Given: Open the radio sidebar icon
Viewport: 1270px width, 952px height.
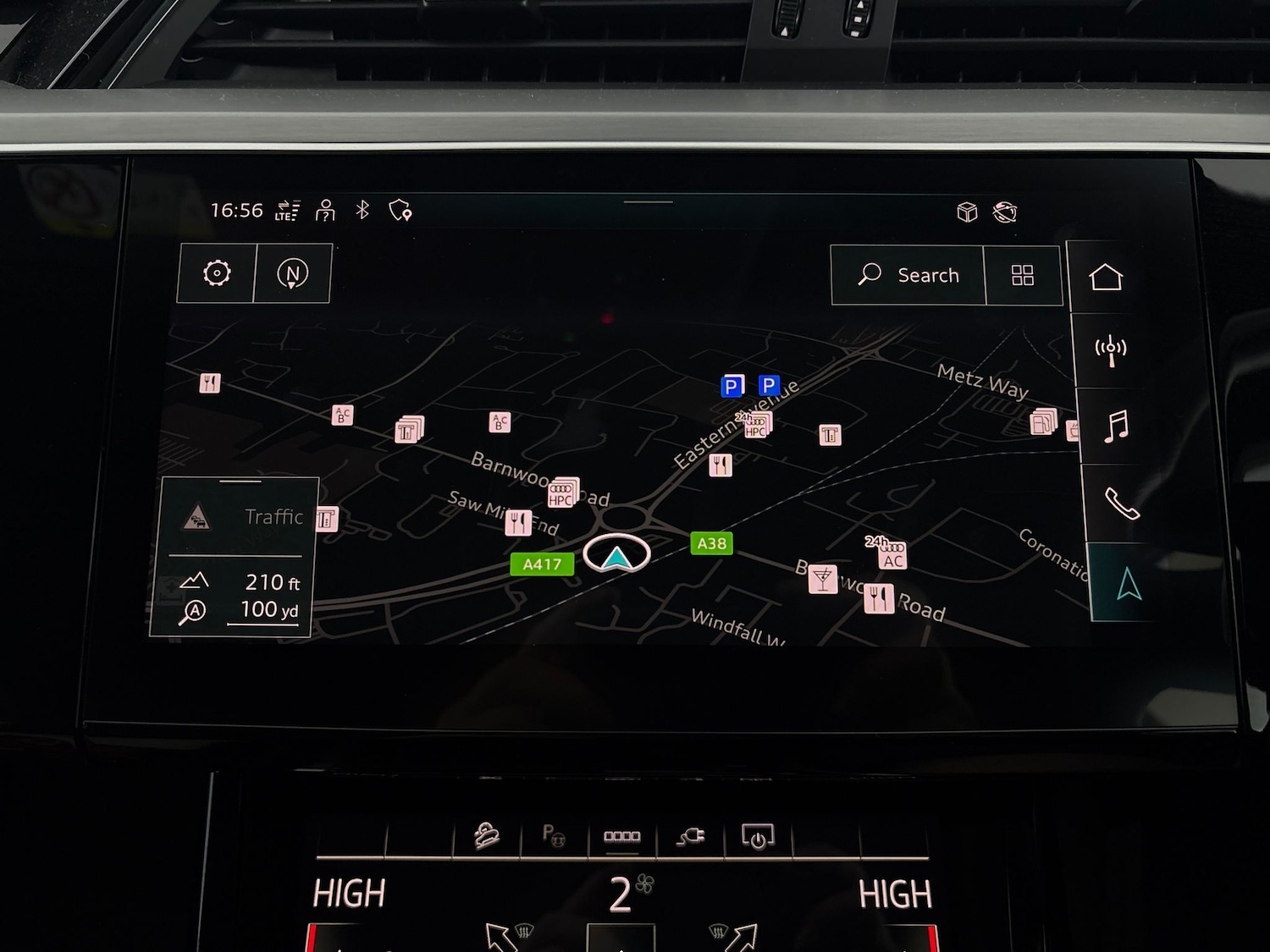Looking at the screenshot, I should pyautogui.click(x=1112, y=349).
